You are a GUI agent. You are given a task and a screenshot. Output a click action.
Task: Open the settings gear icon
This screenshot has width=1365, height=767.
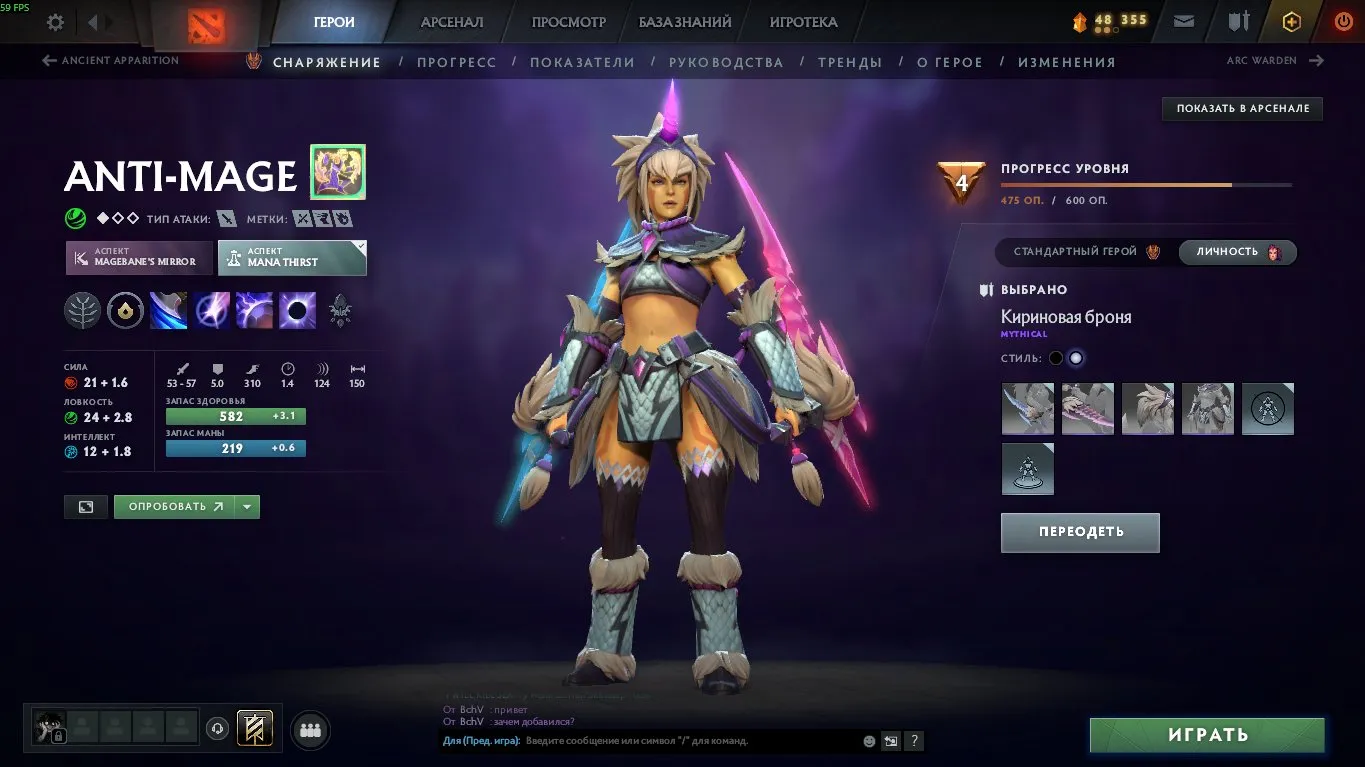[55, 21]
